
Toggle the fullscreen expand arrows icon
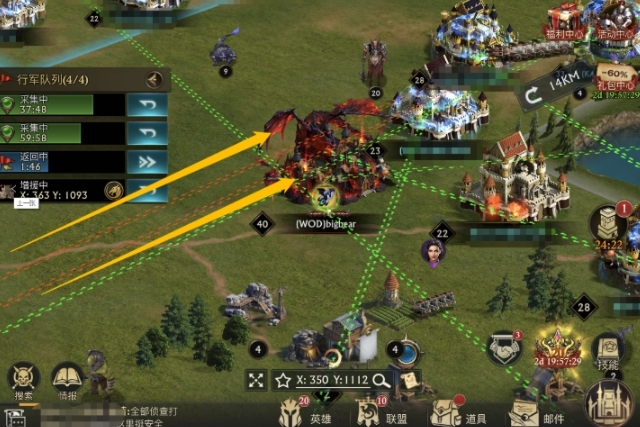(x=257, y=380)
